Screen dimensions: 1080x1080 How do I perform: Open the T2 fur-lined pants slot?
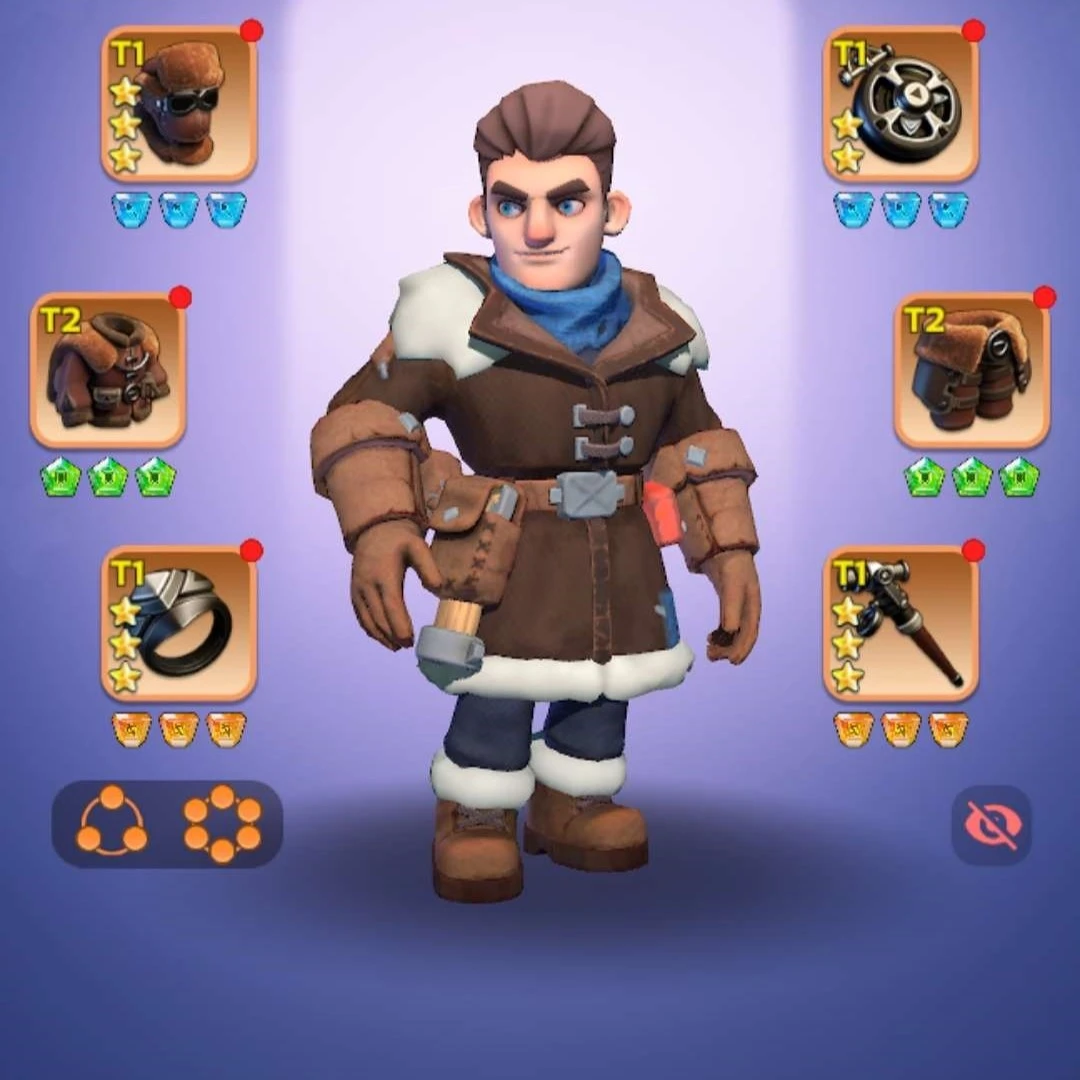971,370
